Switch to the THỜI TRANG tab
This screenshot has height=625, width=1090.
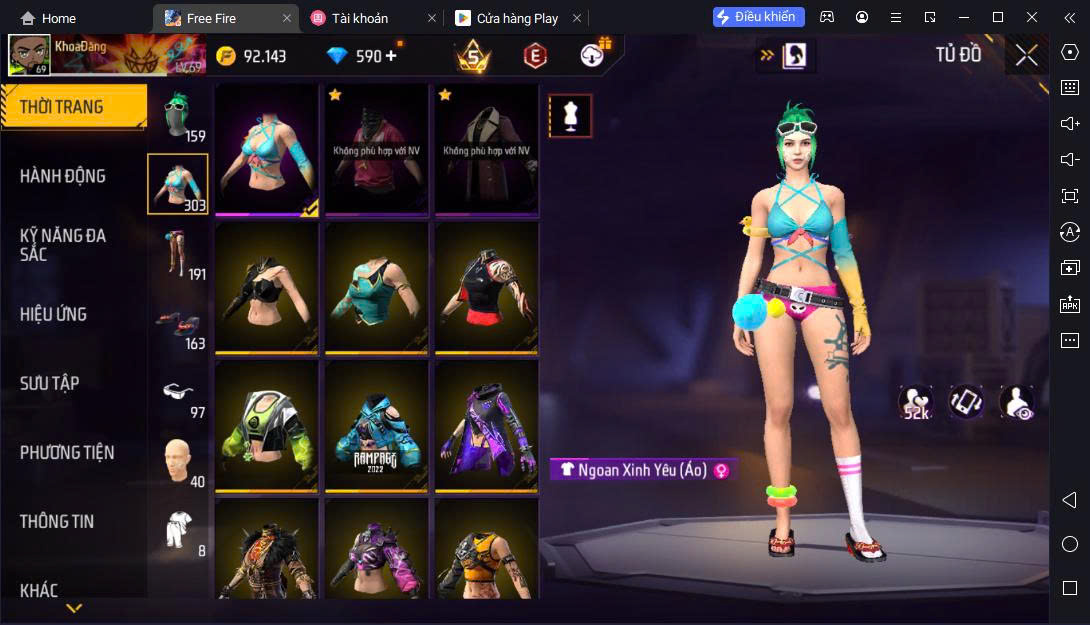pyautogui.click(x=62, y=107)
